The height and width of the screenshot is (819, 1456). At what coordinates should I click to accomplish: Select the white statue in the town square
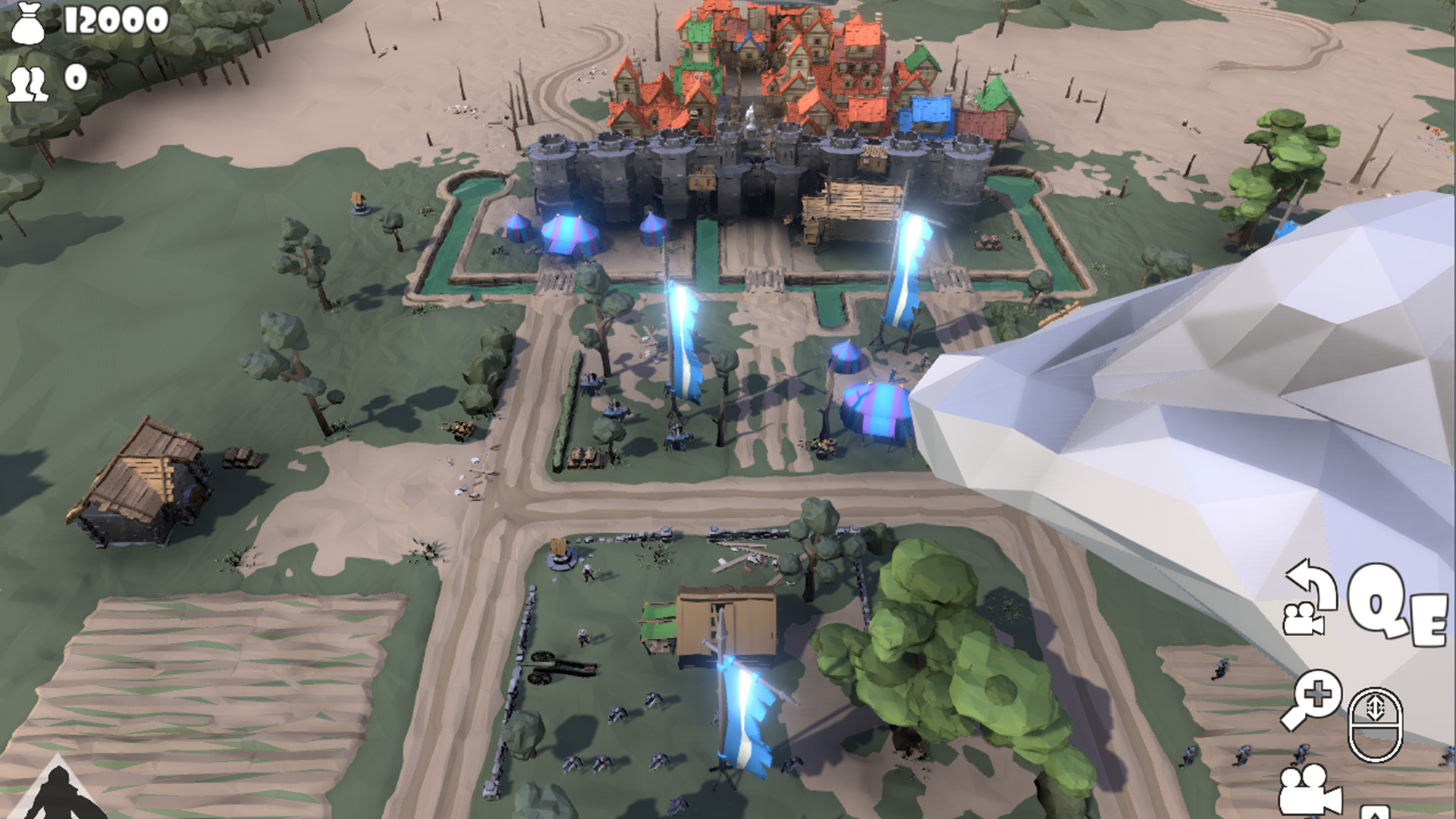point(751,115)
